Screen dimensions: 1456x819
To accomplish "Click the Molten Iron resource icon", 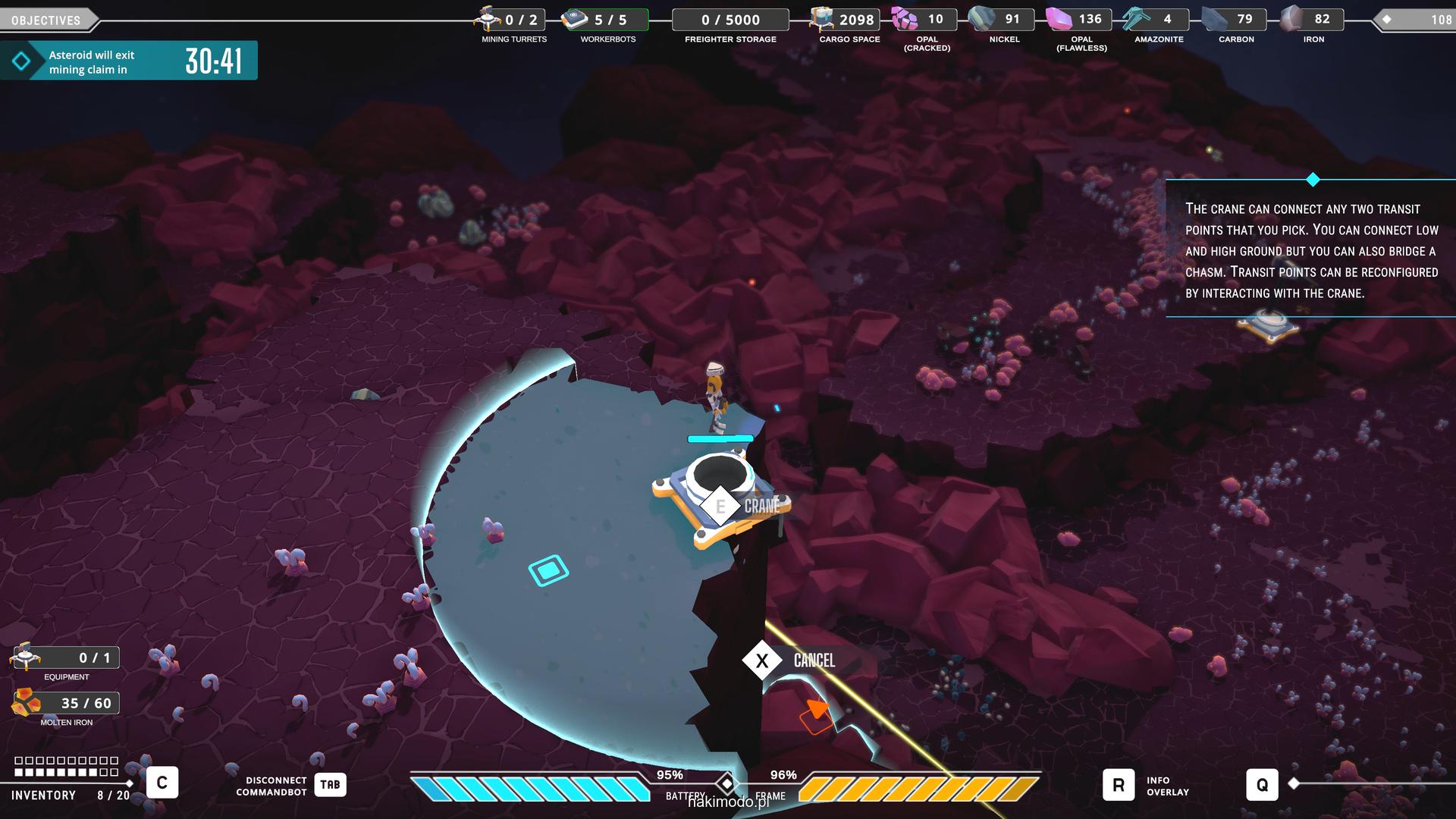I will pyautogui.click(x=26, y=703).
